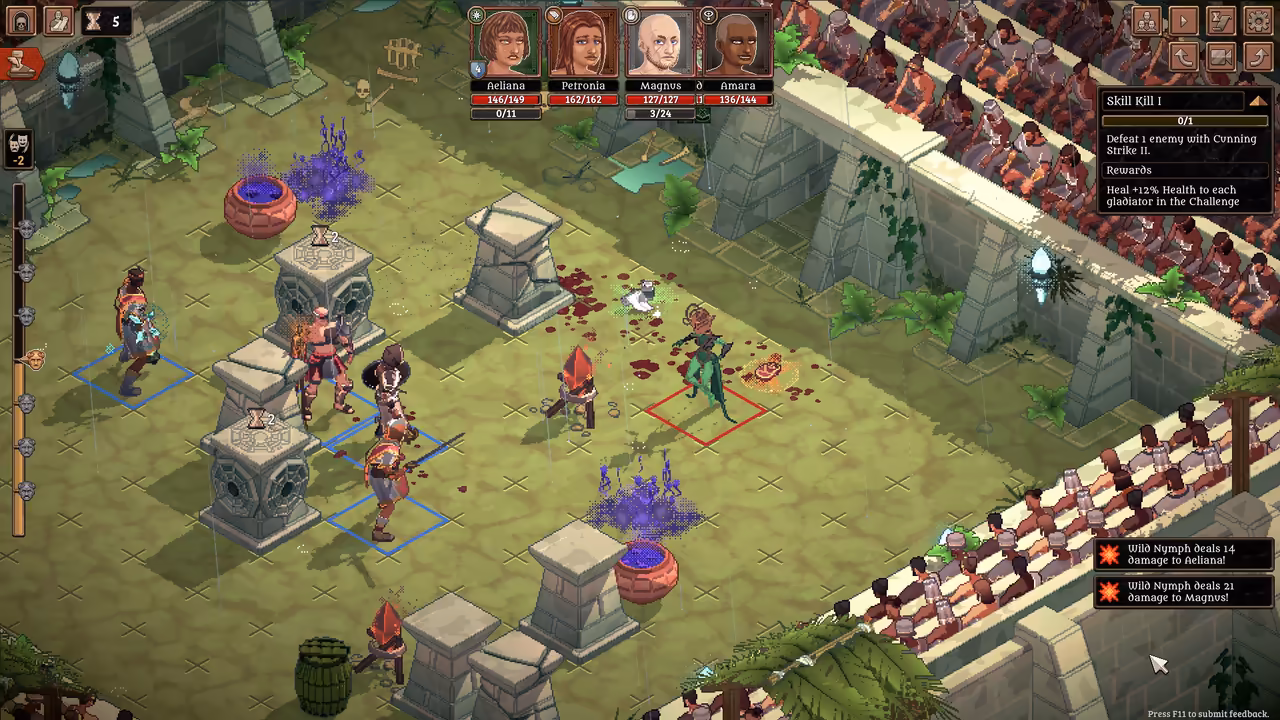Open the gladiator roster icon

tap(1147, 20)
